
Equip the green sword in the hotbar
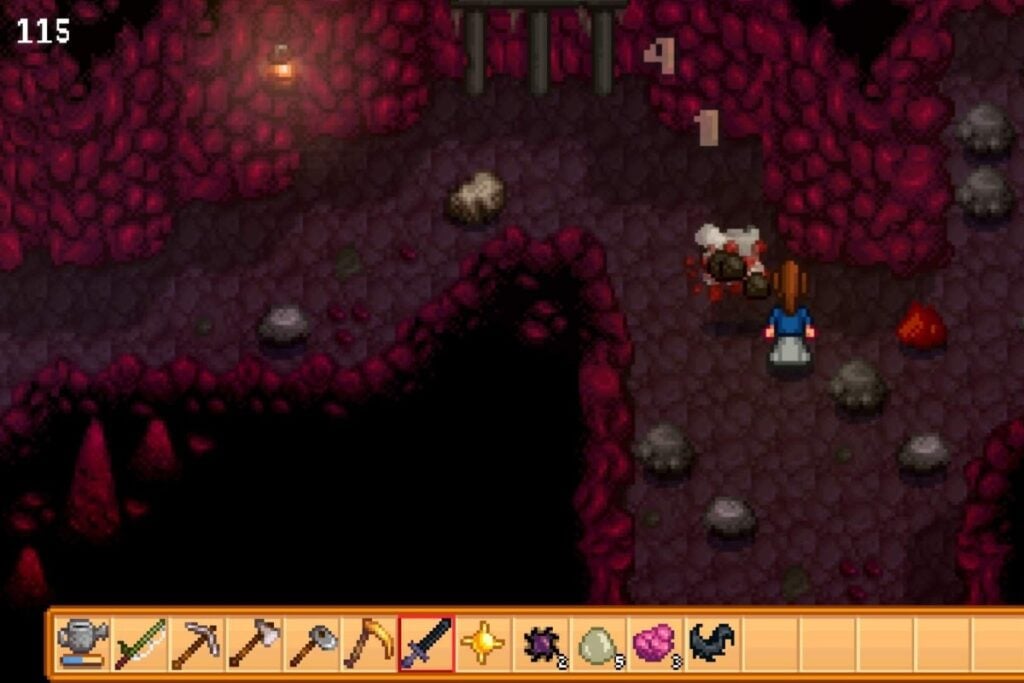tap(139, 643)
